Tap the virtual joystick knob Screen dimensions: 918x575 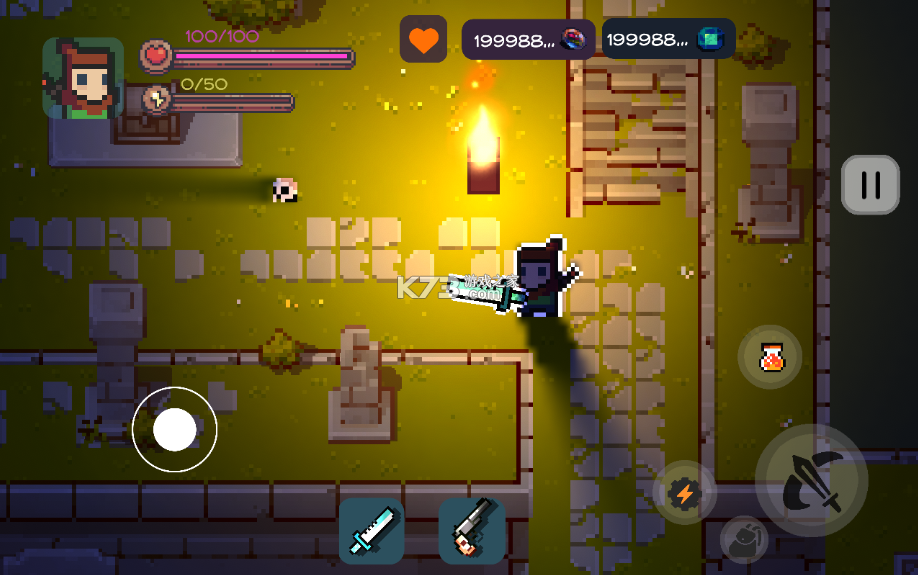tap(175, 429)
